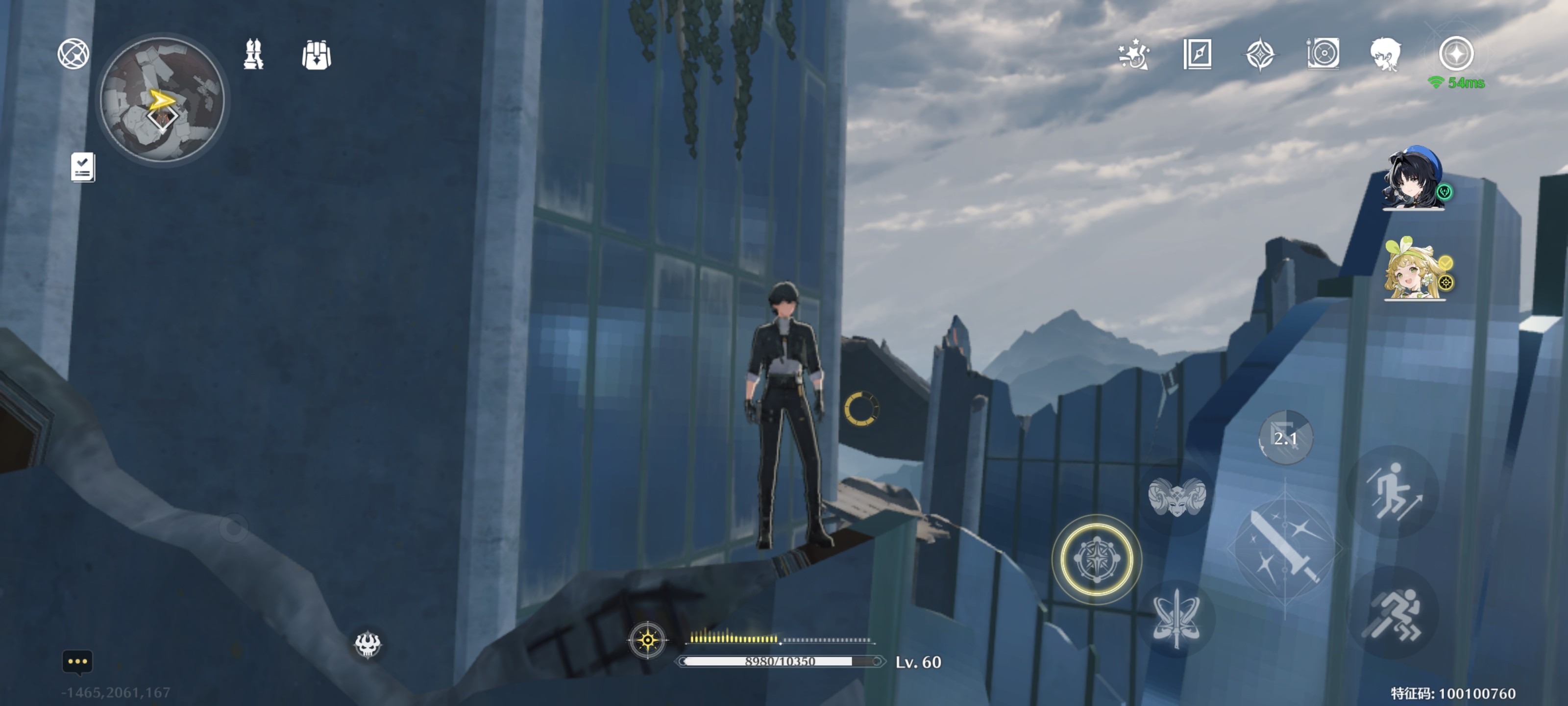Tap the running figure dash button
The image size is (1568, 706).
click(1393, 613)
